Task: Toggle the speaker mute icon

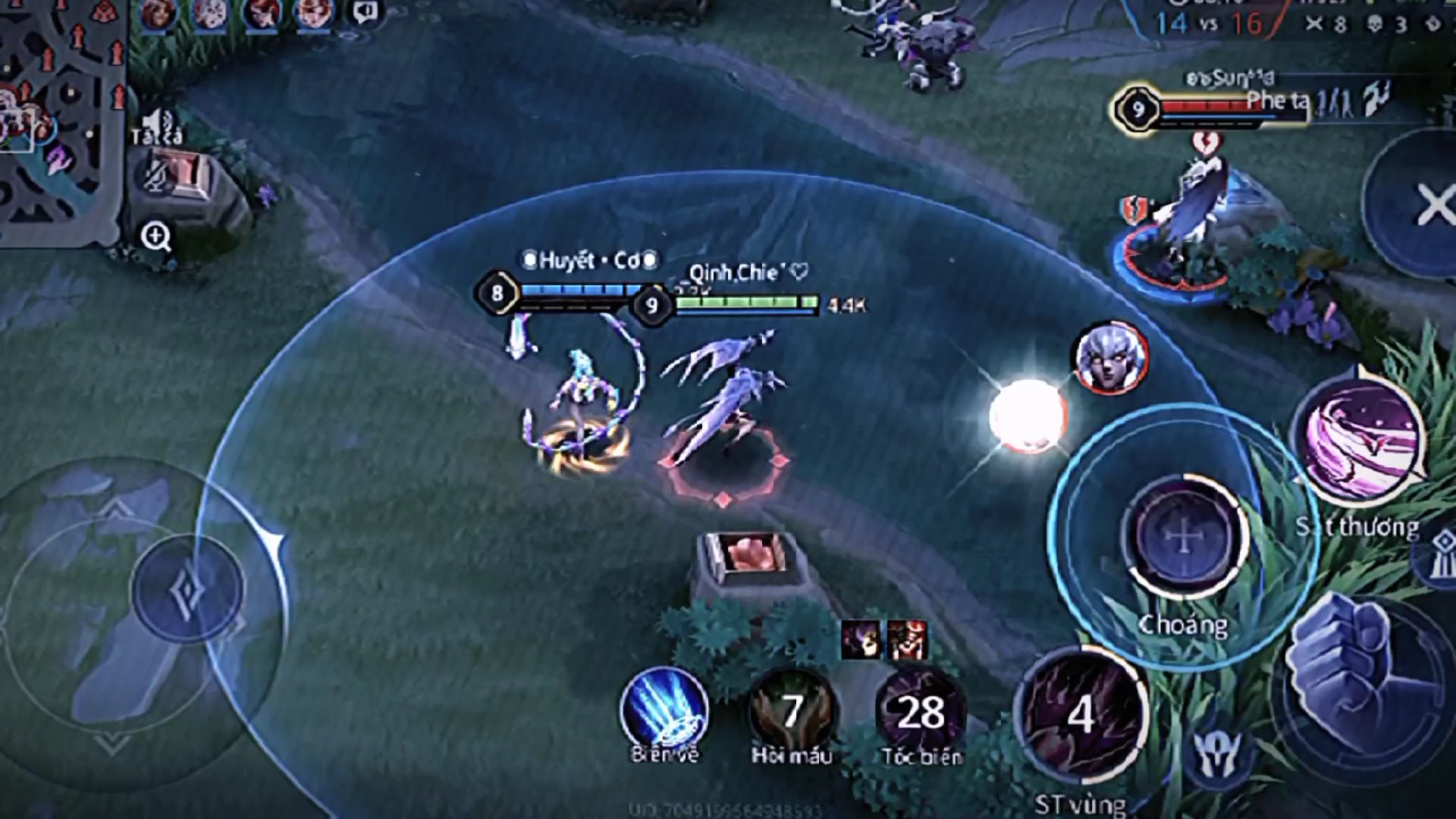Action: click(157, 121)
